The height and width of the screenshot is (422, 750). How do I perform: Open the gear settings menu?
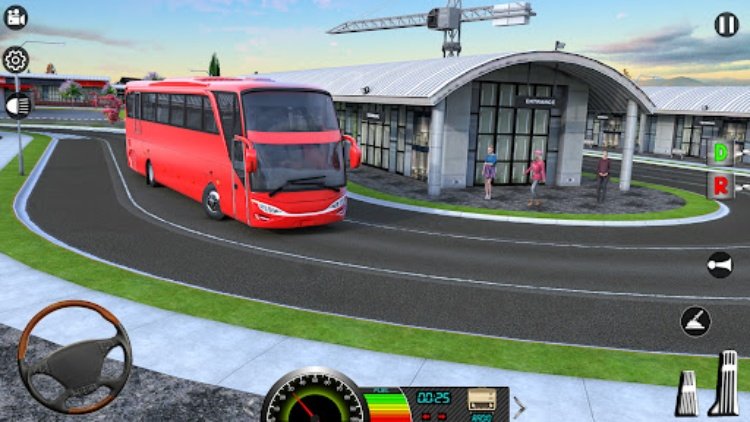point(16,60)
